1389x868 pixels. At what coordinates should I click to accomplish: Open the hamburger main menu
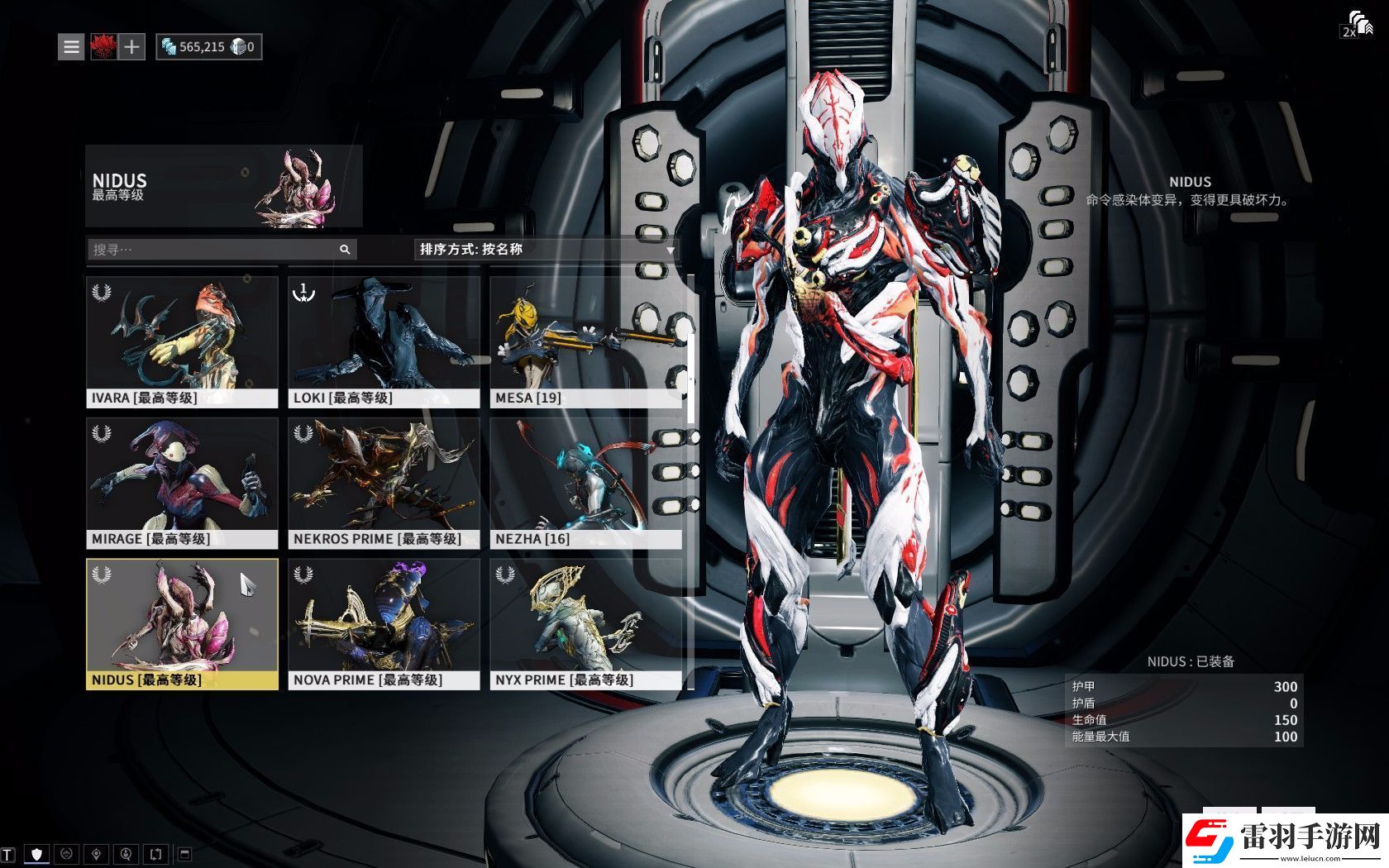(72, 47)
